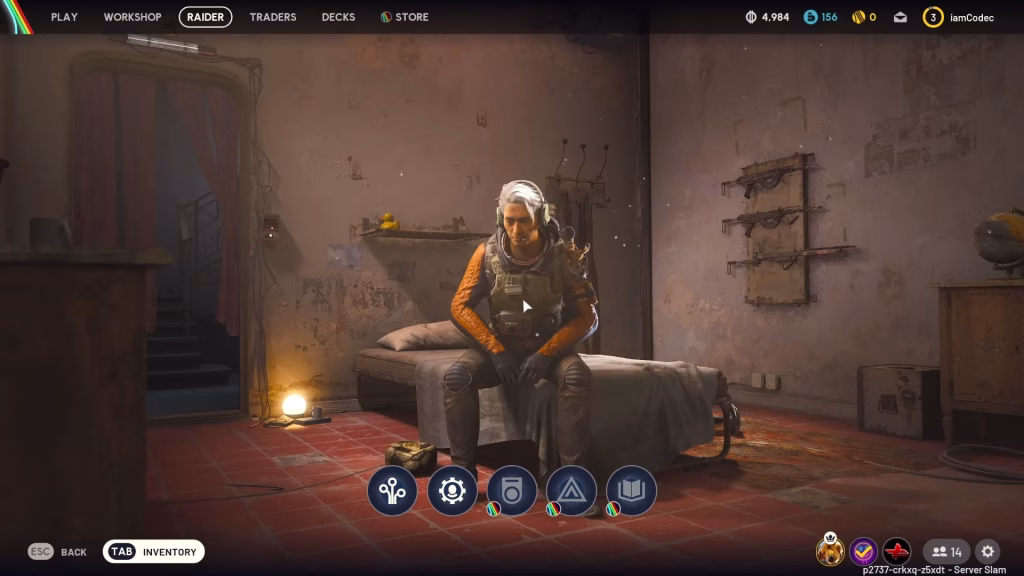Open the mail envelope inbox
This screenshot has width=1024, height=576.
900,17
